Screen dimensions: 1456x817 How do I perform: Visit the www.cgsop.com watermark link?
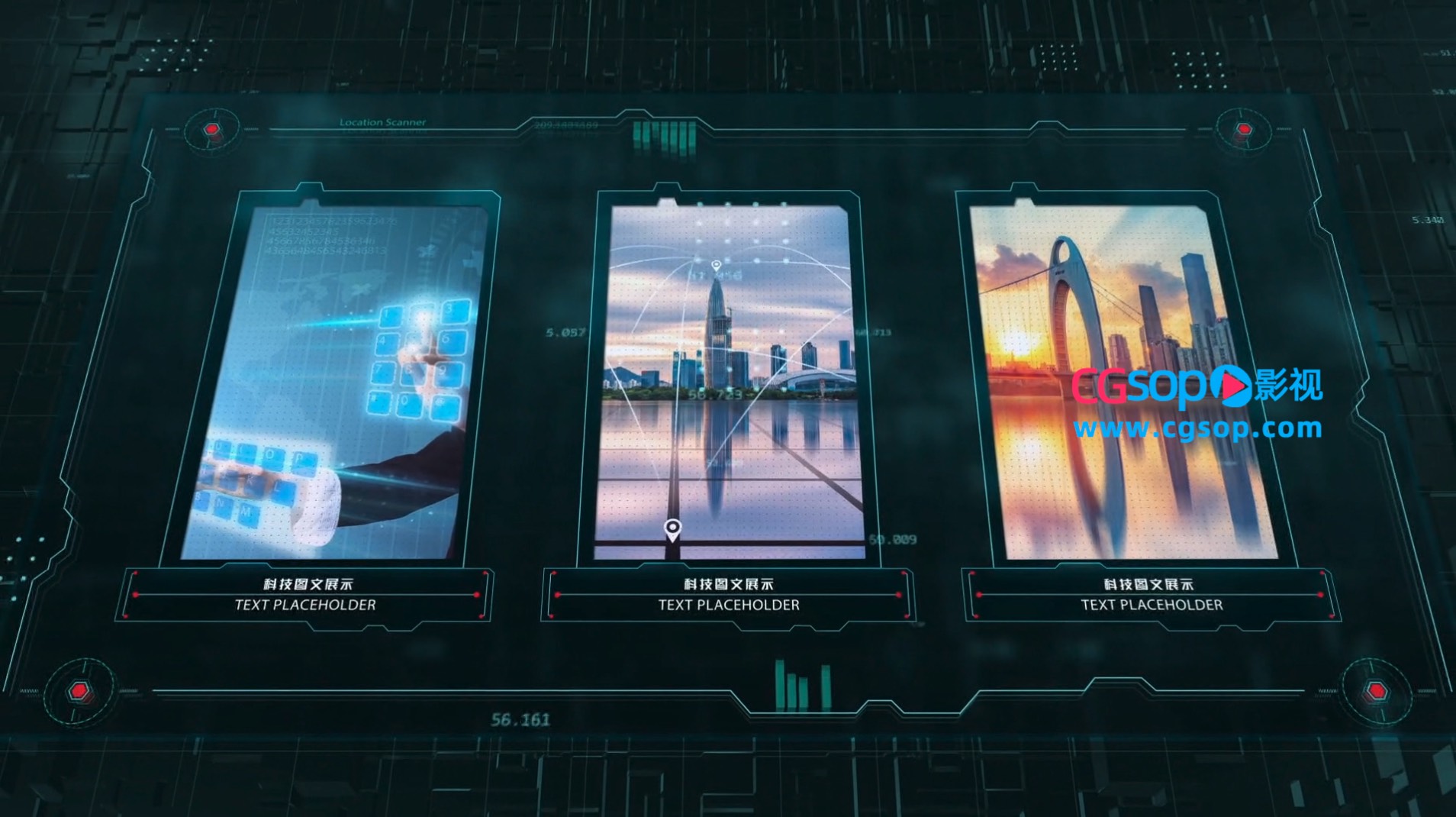point(1197,428)
